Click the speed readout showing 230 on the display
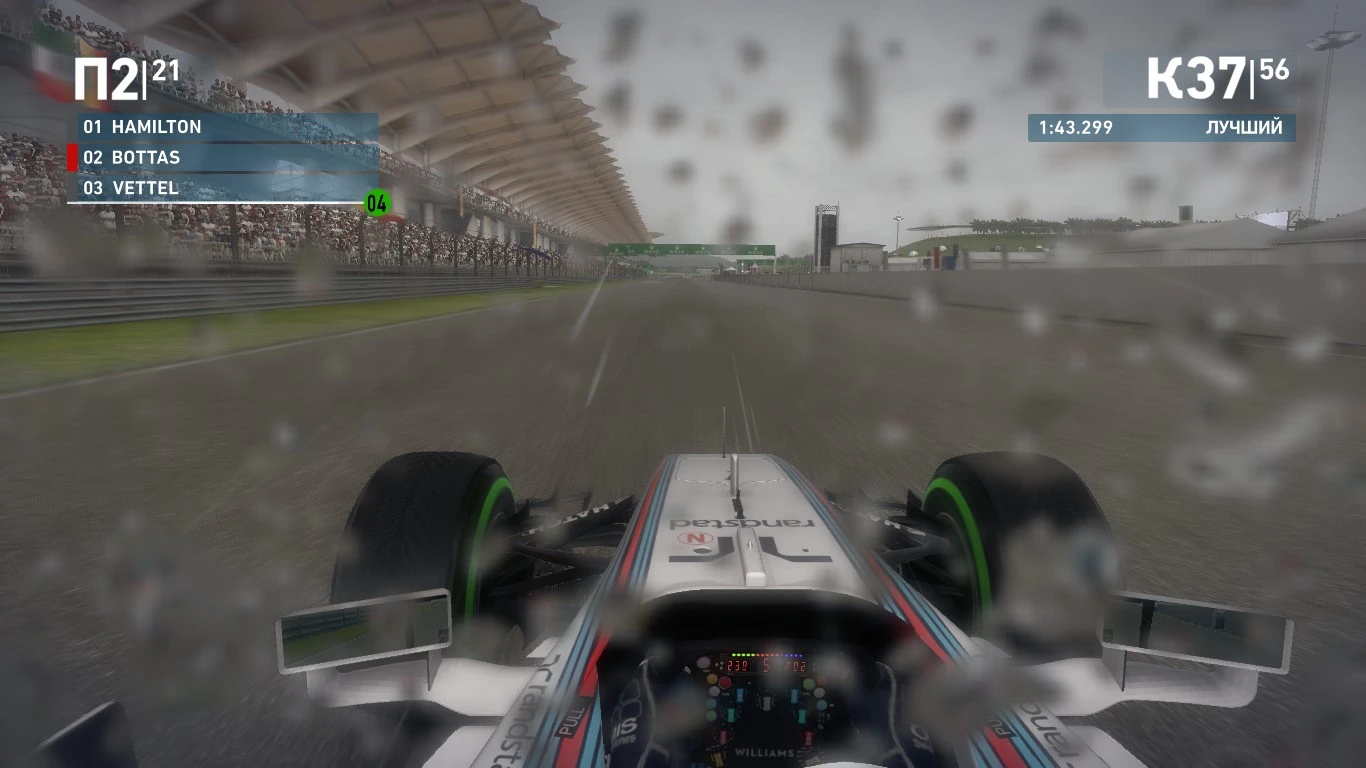Image resolution: width=1366 pixels, height=768 pixels. 736,664
